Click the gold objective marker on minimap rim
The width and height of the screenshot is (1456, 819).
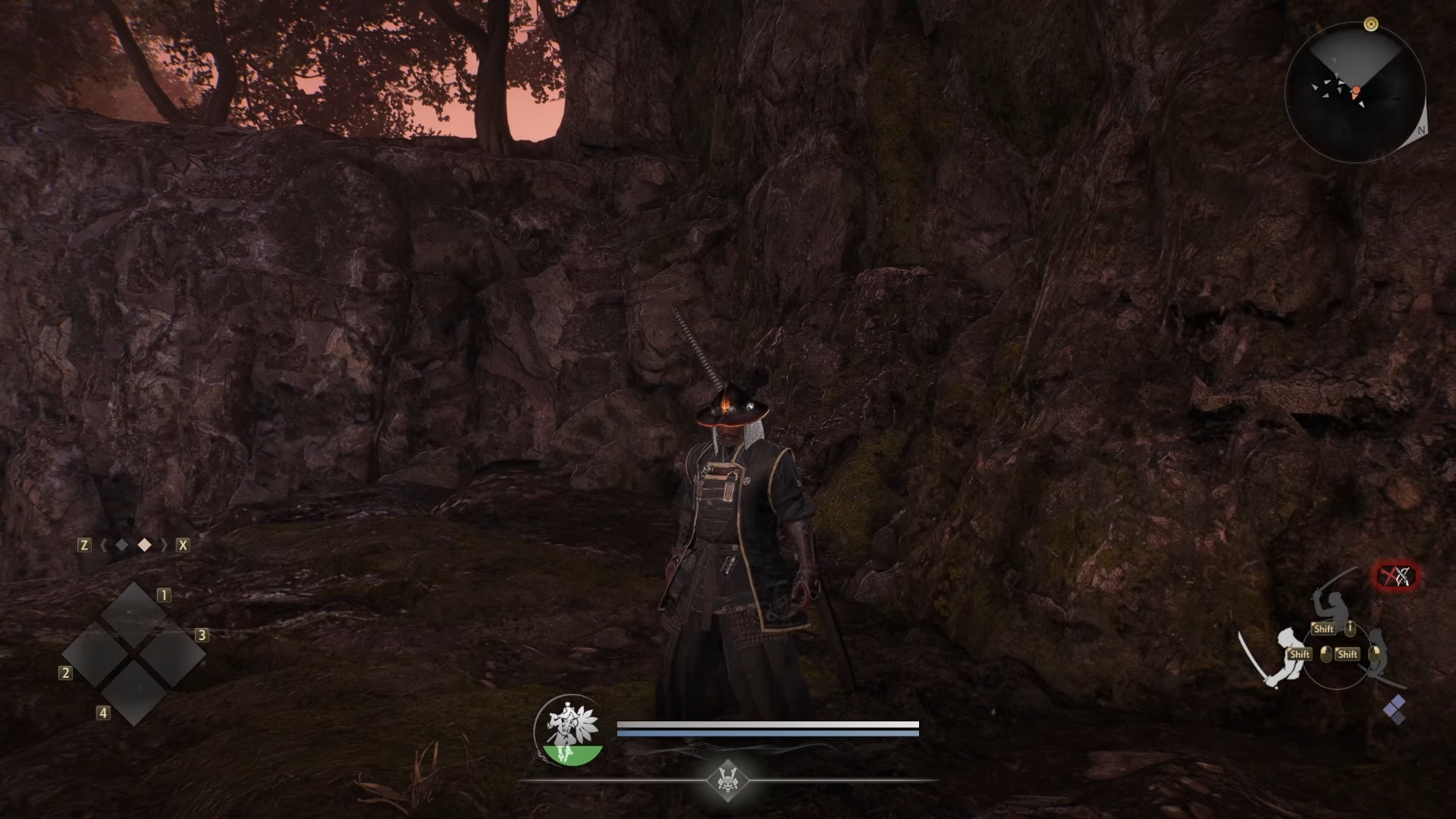(1370, 24)
